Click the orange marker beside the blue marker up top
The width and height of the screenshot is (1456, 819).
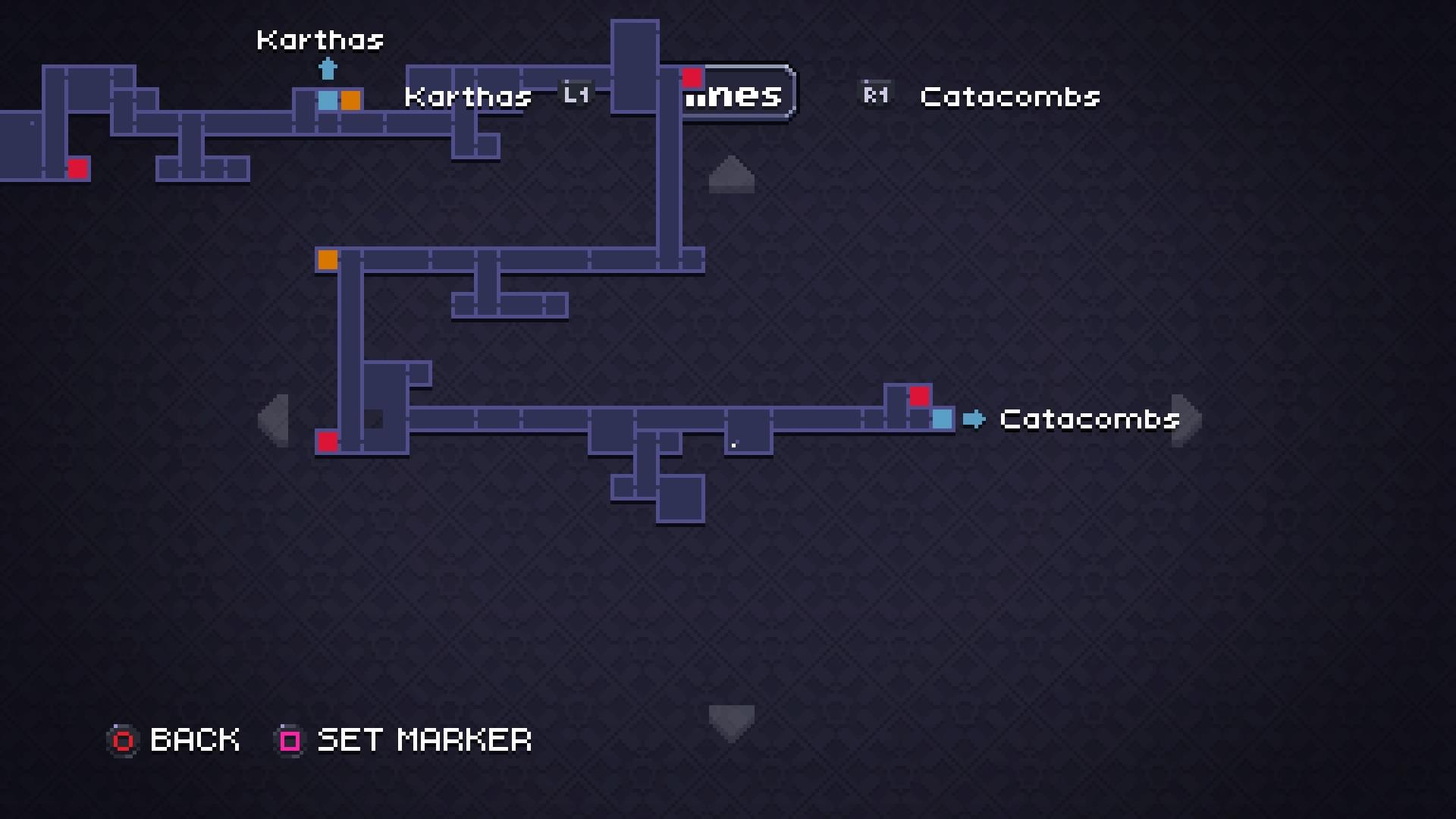(x=350, y=99)
